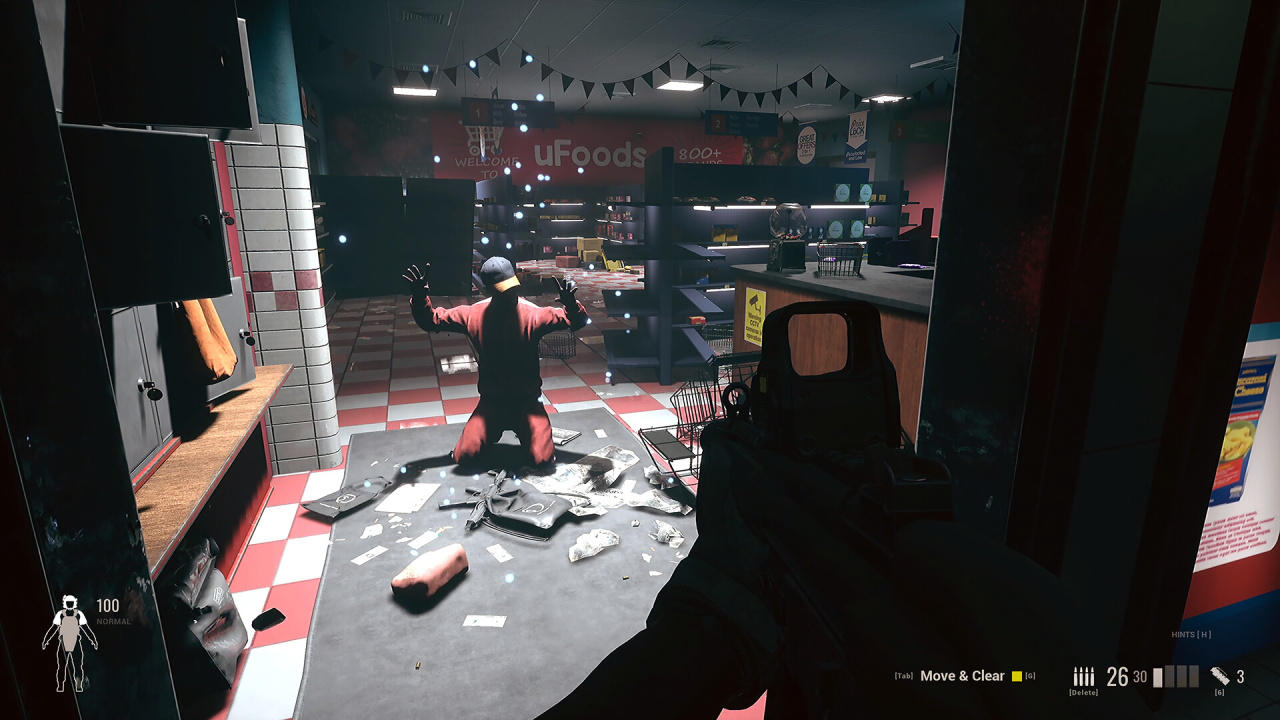Click the four-bullet fire mode icon
The height and width of the screenshot is (720, 1280).
[1084, 676]
